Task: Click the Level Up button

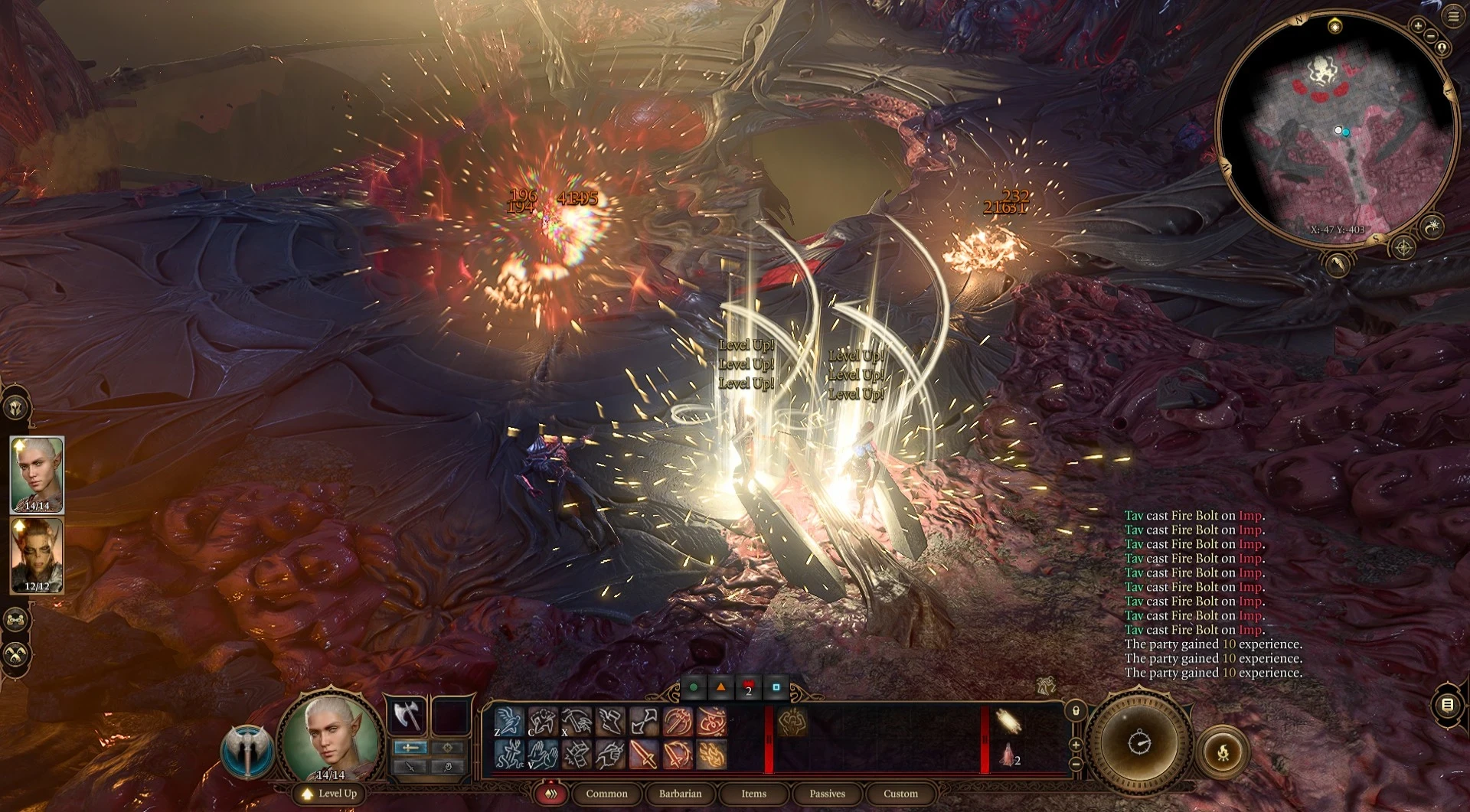Action: 330,794
